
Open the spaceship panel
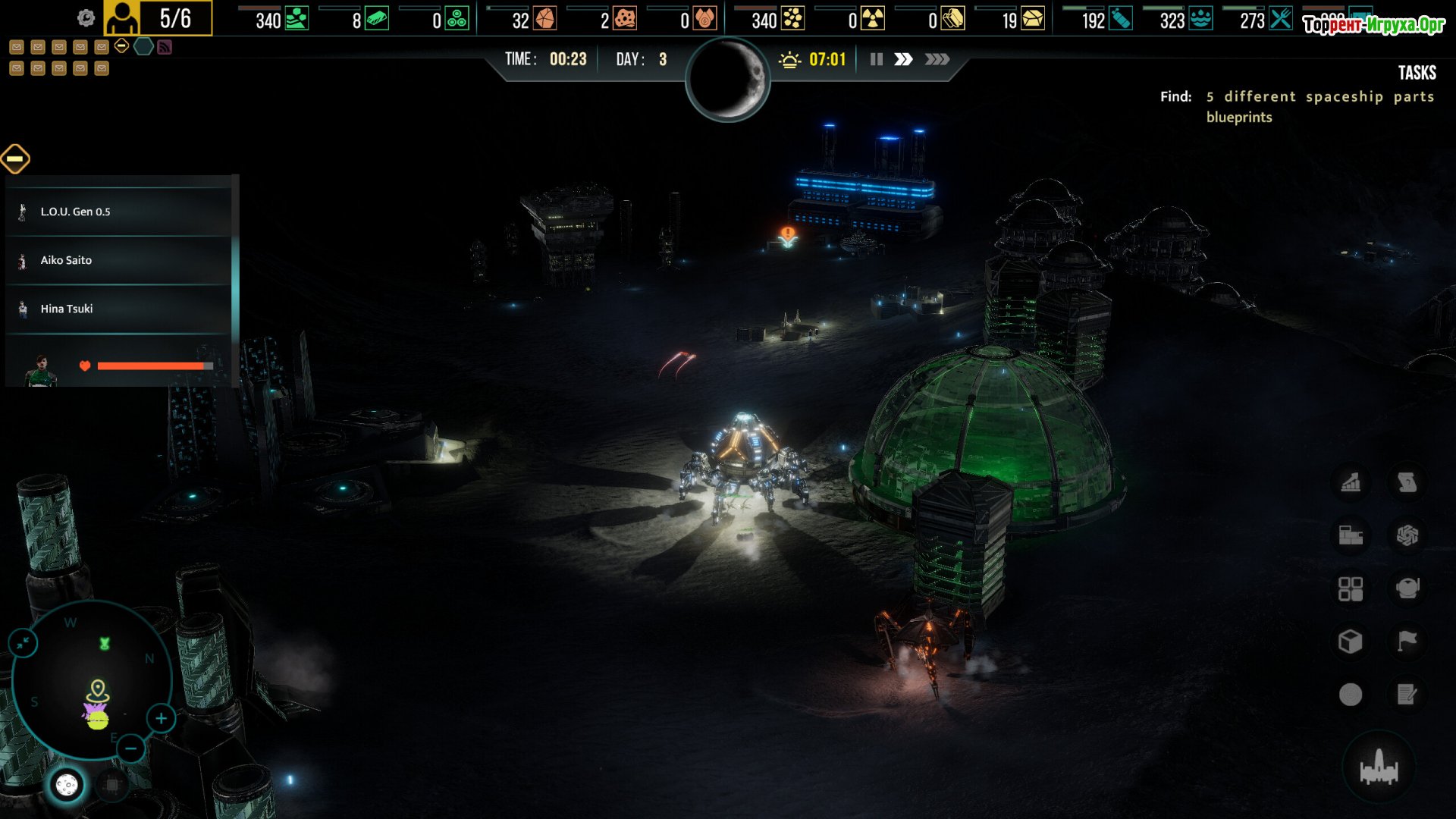(1379, 767)
